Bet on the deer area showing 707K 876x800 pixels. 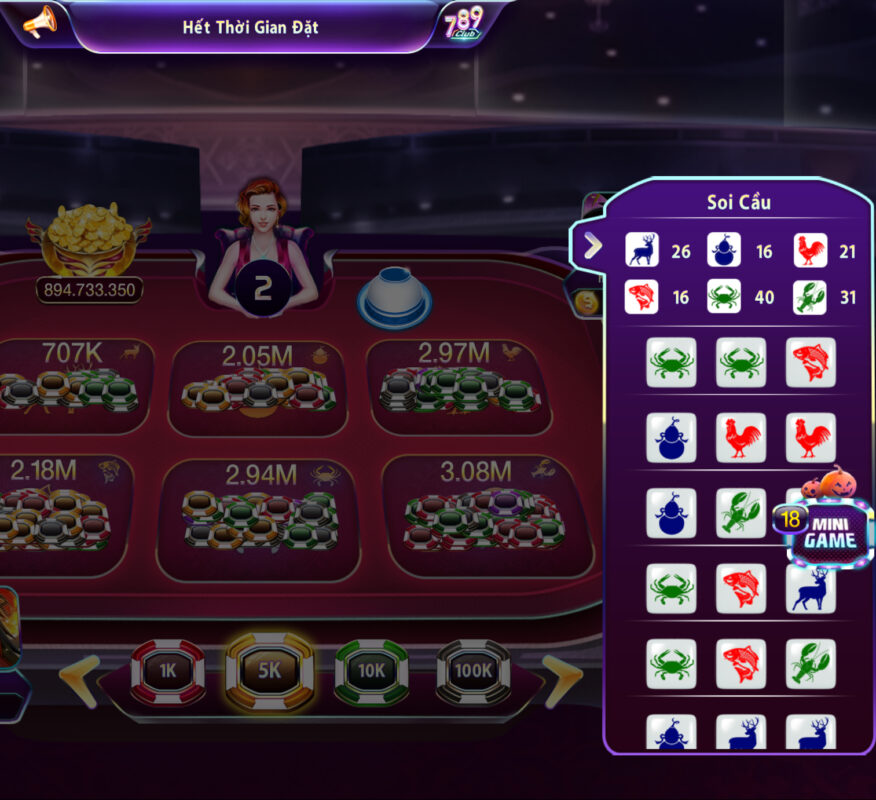pyautogui.click(x=74, y=387)
